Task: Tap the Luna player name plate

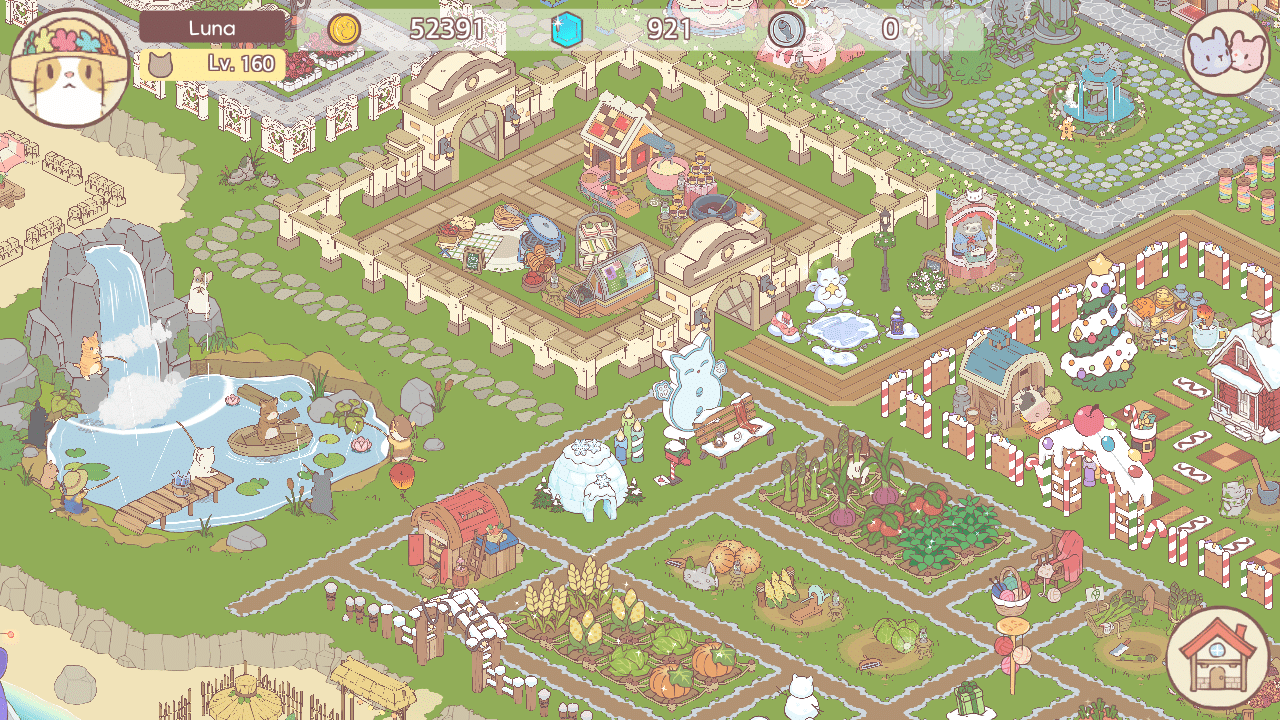Action: click(212, 28)
